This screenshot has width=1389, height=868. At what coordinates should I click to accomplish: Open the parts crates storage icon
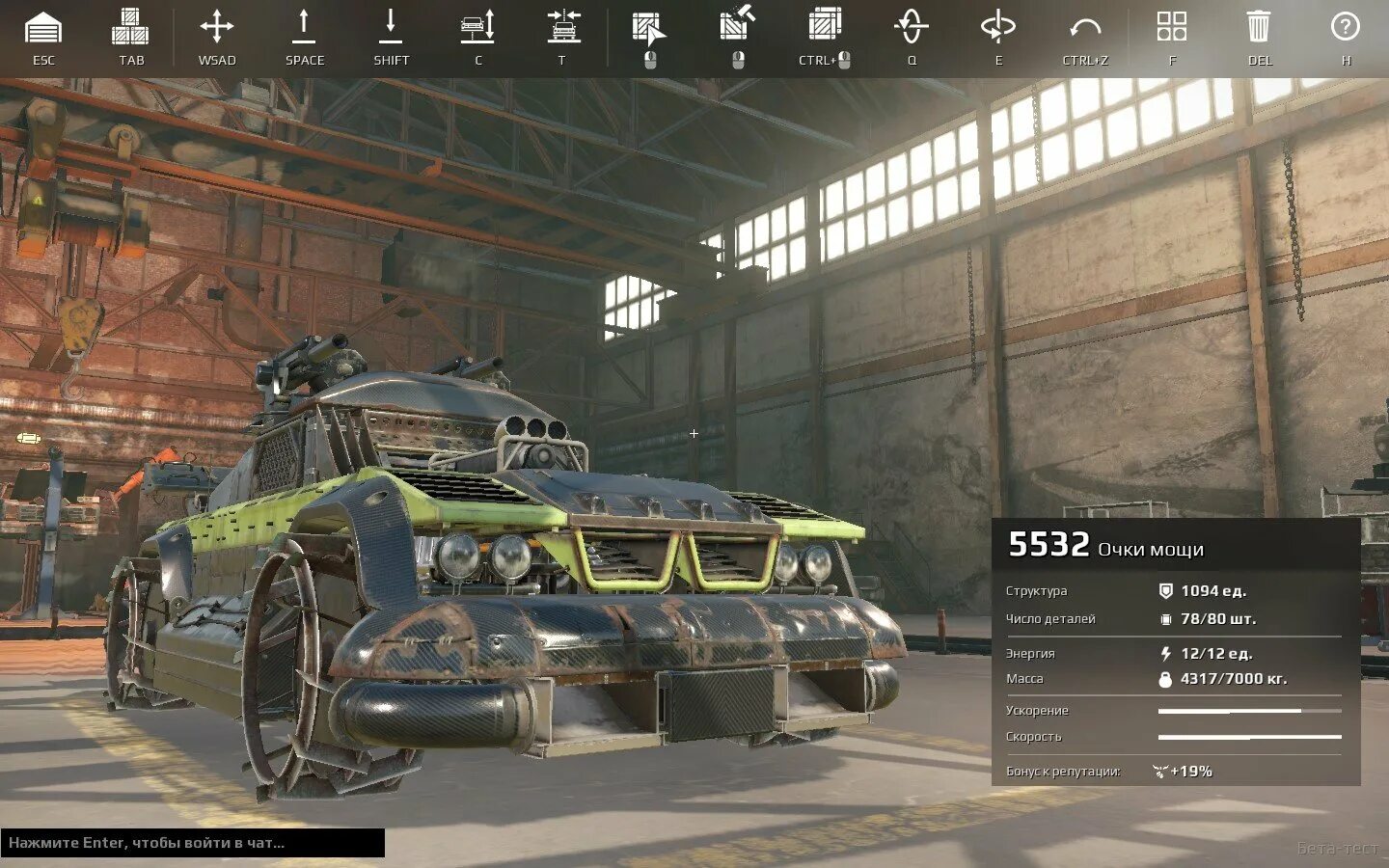[x=130, y=28]
